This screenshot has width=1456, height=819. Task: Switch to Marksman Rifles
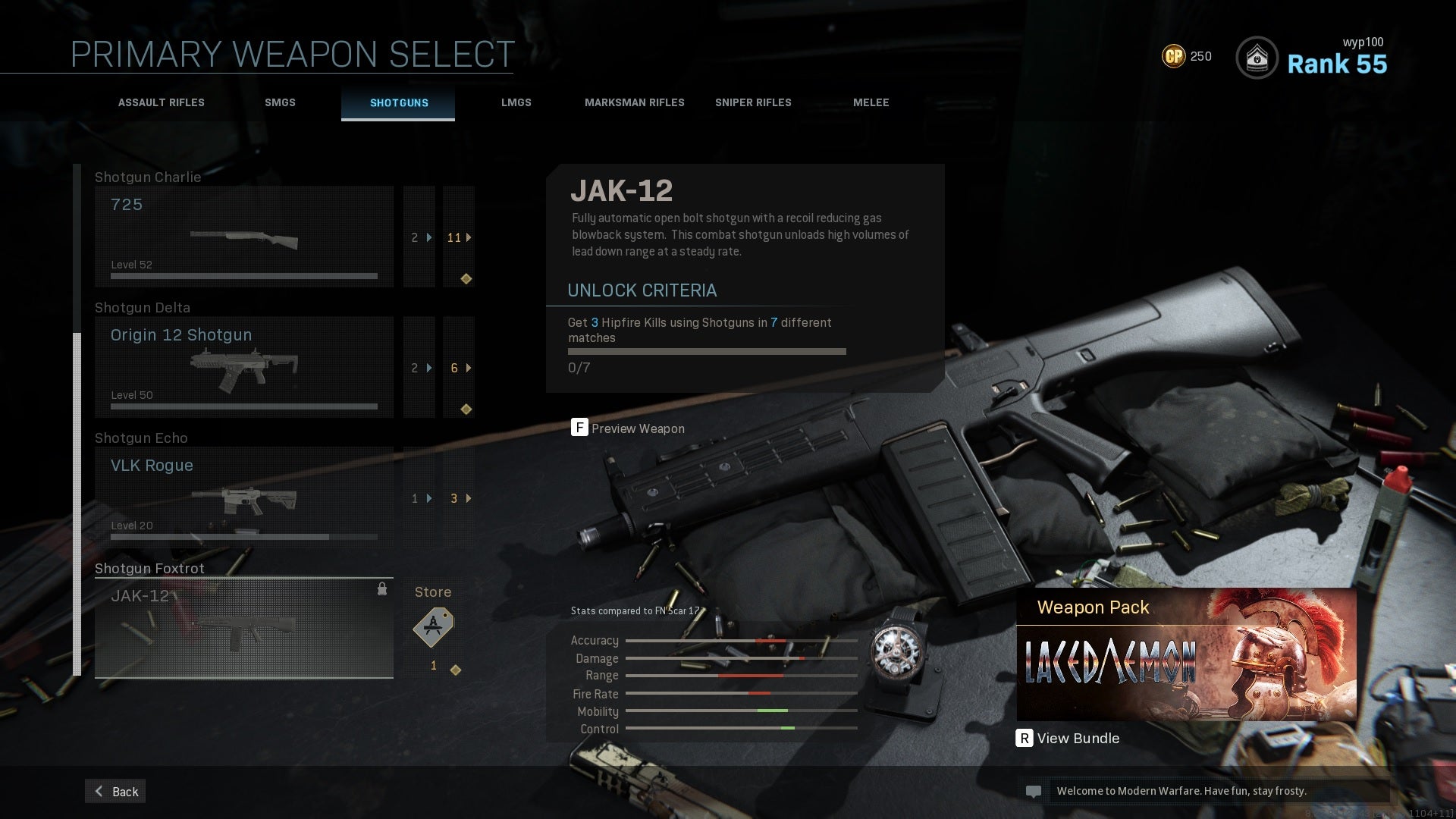634,102
